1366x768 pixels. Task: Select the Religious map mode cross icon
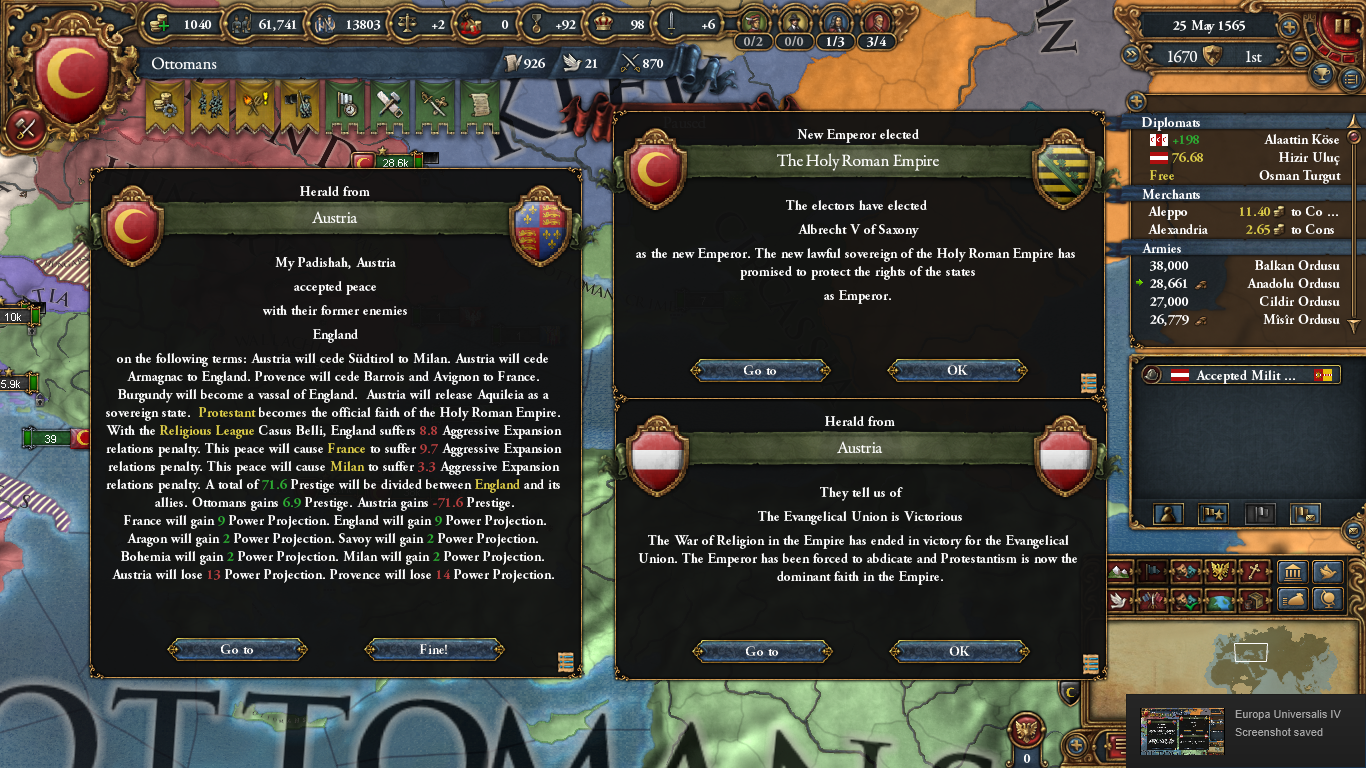pyautogui.click(x=1252, y=571)
